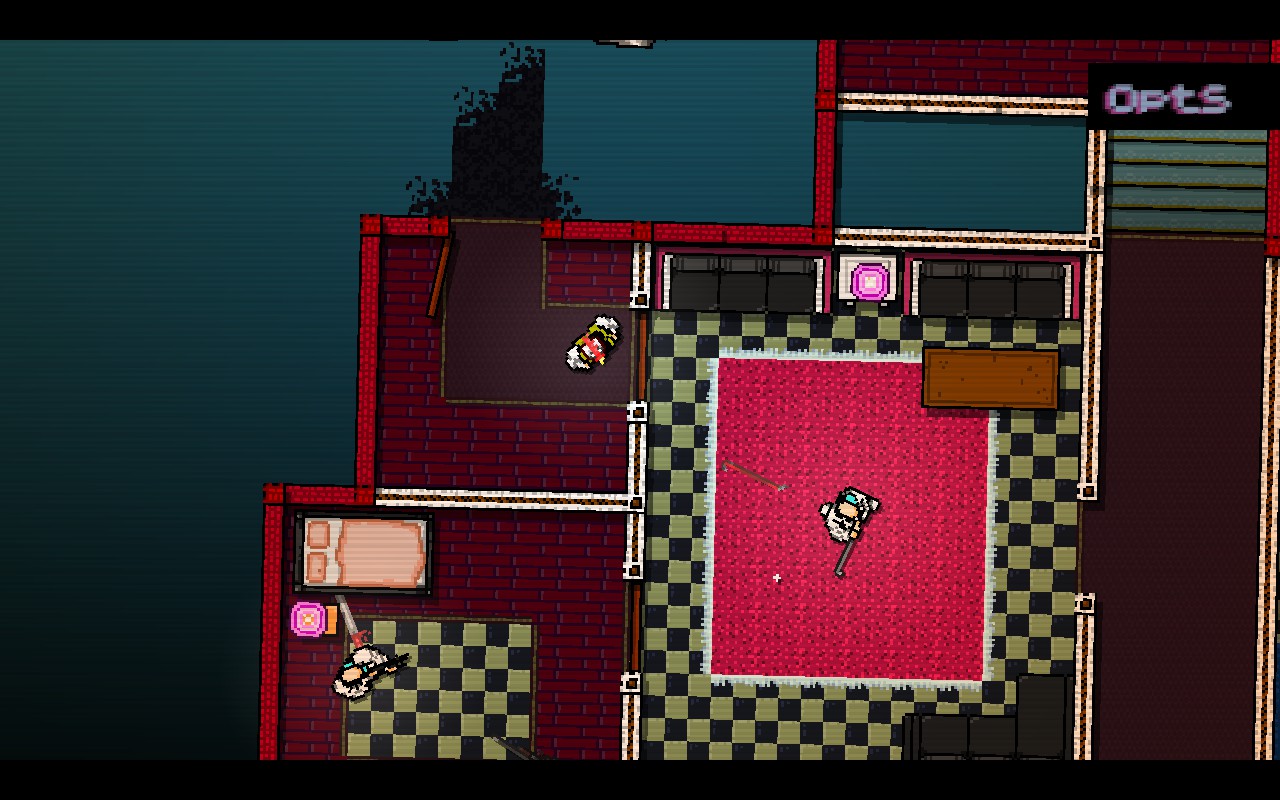The image size is (1280, 800).
Task: Click the orange cushion beside the pink orb
Action: tap(330, 622)
